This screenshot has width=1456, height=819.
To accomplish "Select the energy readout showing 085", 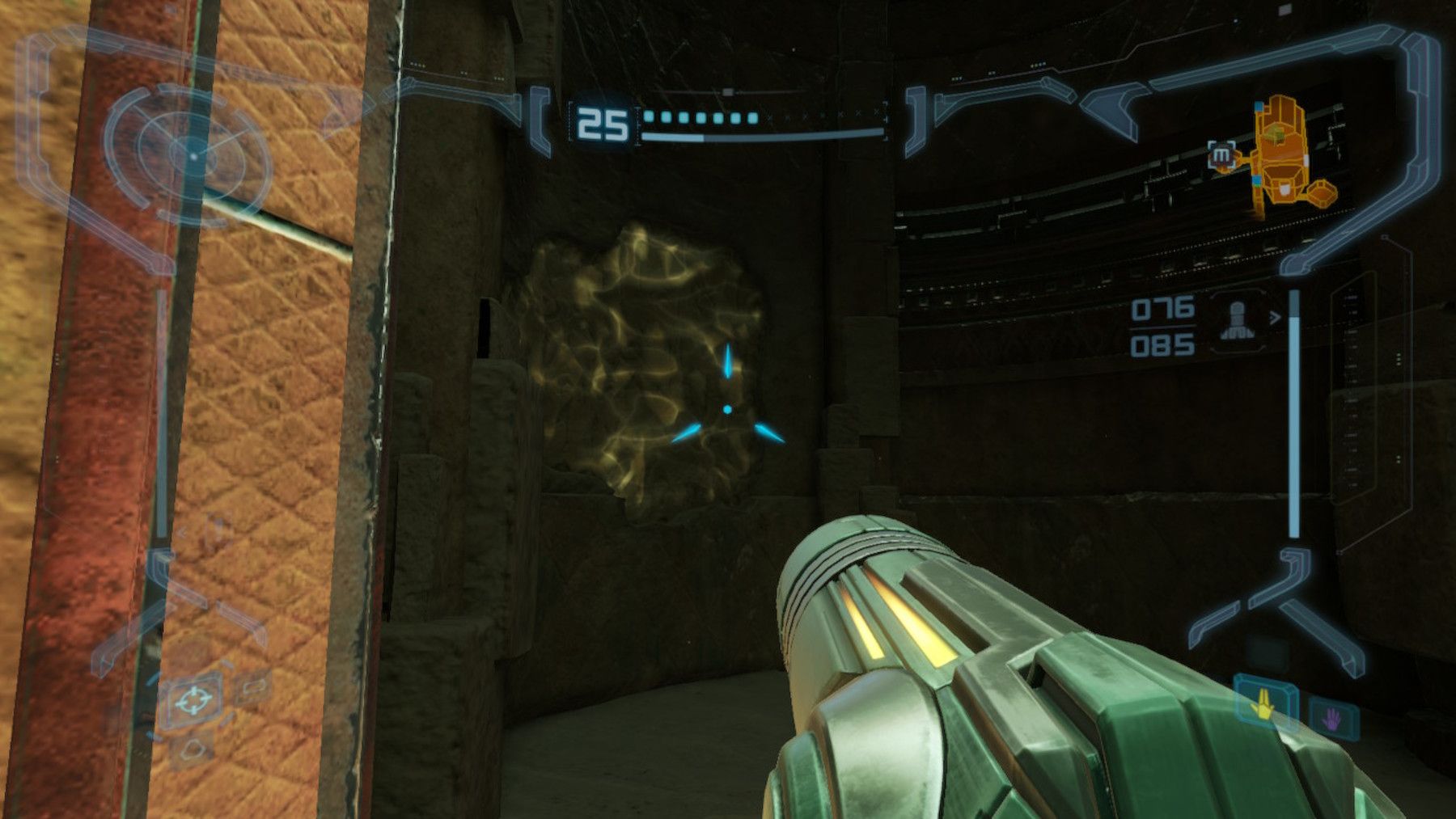I will [1162, 344].
